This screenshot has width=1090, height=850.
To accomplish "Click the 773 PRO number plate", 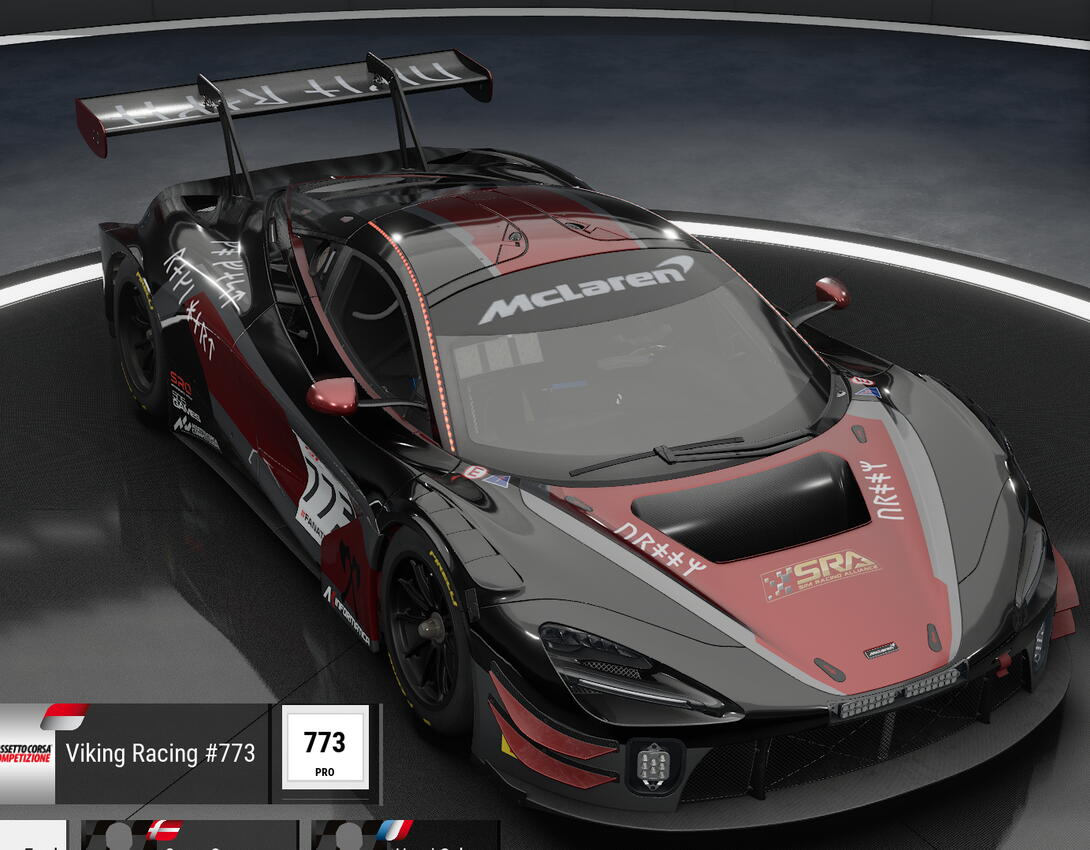I will (x=325, y=748).
